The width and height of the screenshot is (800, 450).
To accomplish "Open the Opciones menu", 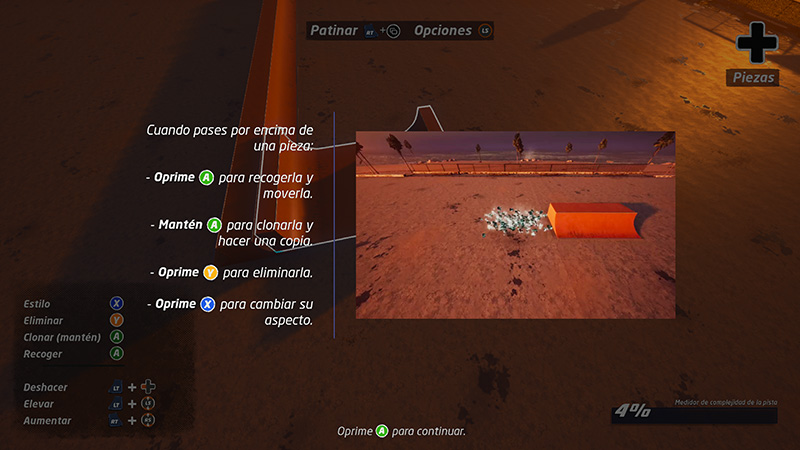I will click(443, 31).
